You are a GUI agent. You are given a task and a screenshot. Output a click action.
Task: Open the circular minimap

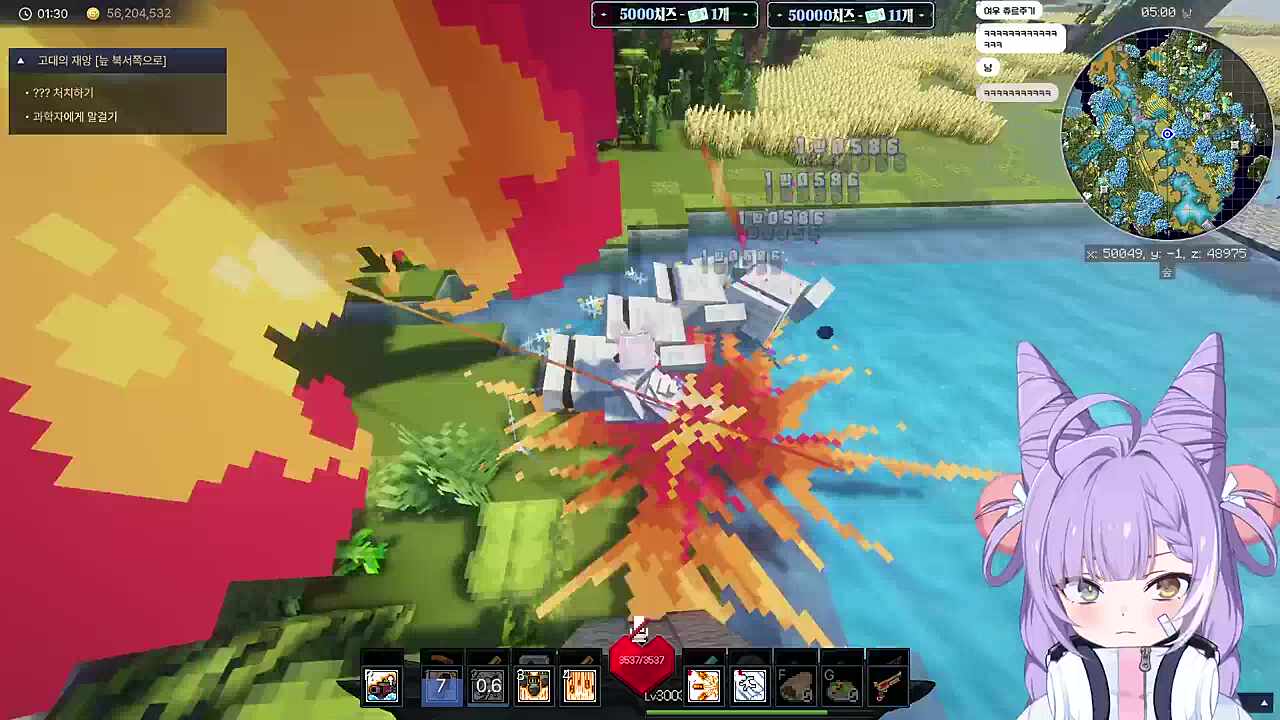[1166, 133]
